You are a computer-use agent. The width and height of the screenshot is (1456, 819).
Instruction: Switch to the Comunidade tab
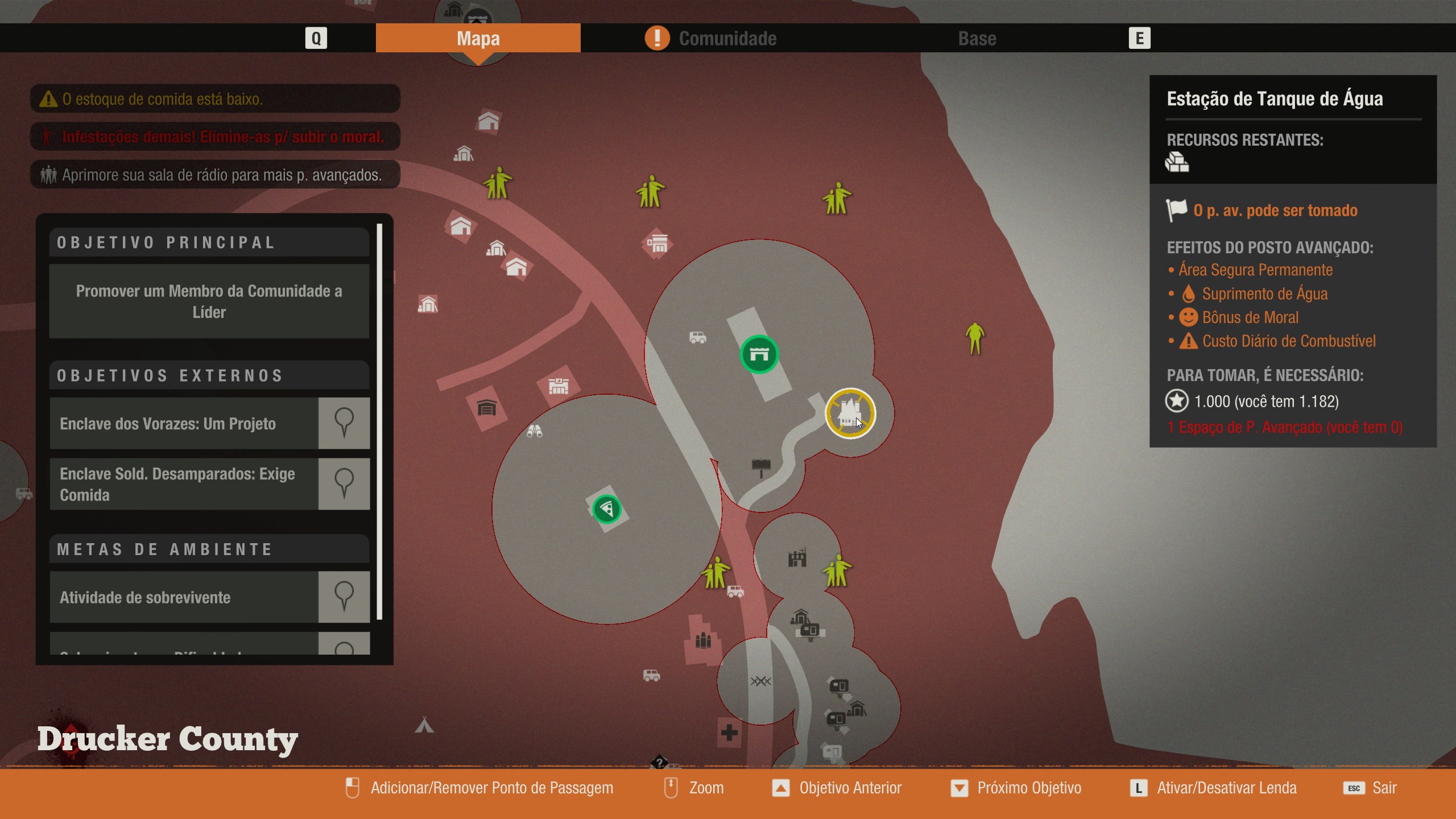pyautogui.click(x=727, y=38)
